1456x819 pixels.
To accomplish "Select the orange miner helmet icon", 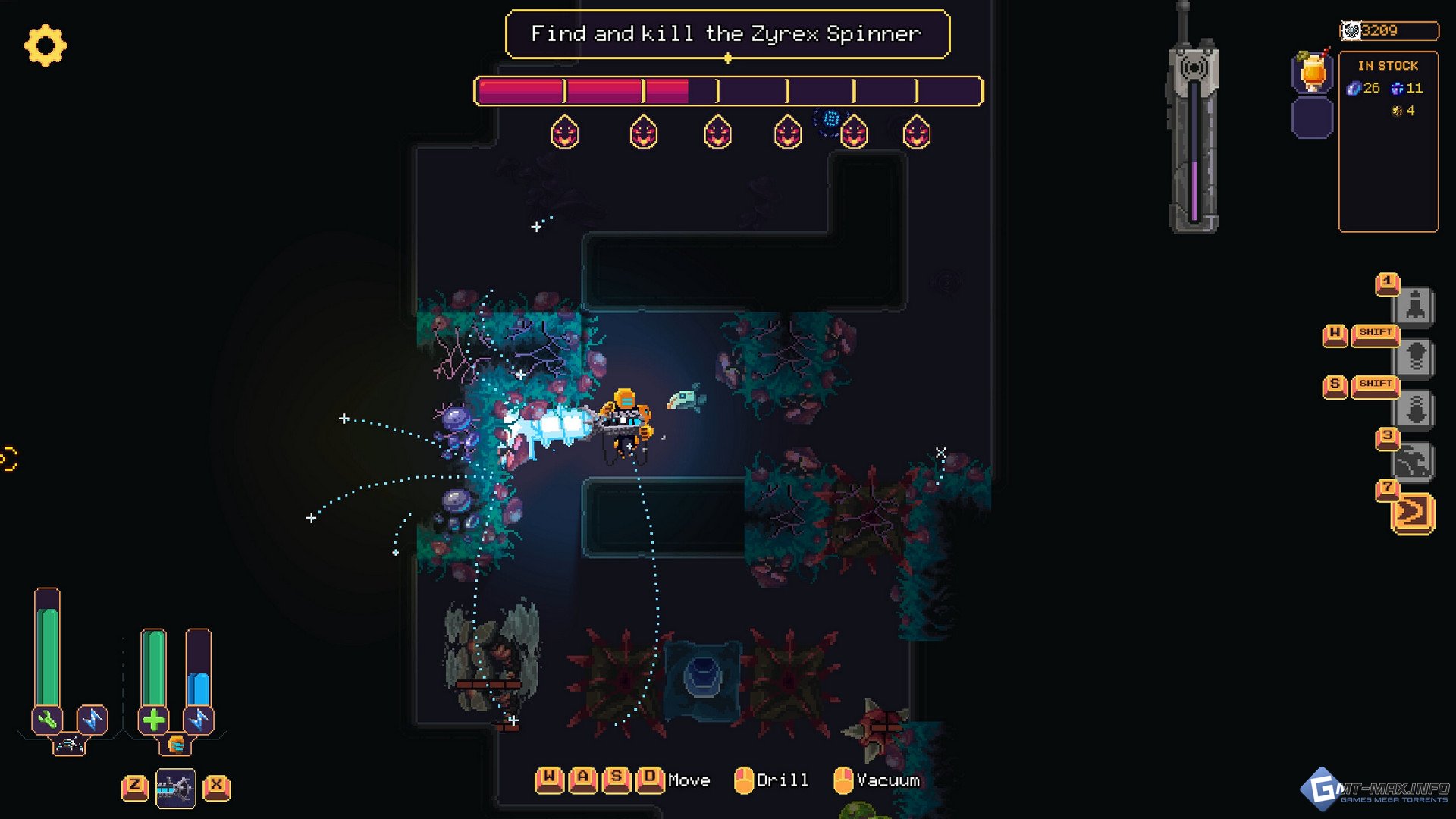I will (x=176, y=745).
